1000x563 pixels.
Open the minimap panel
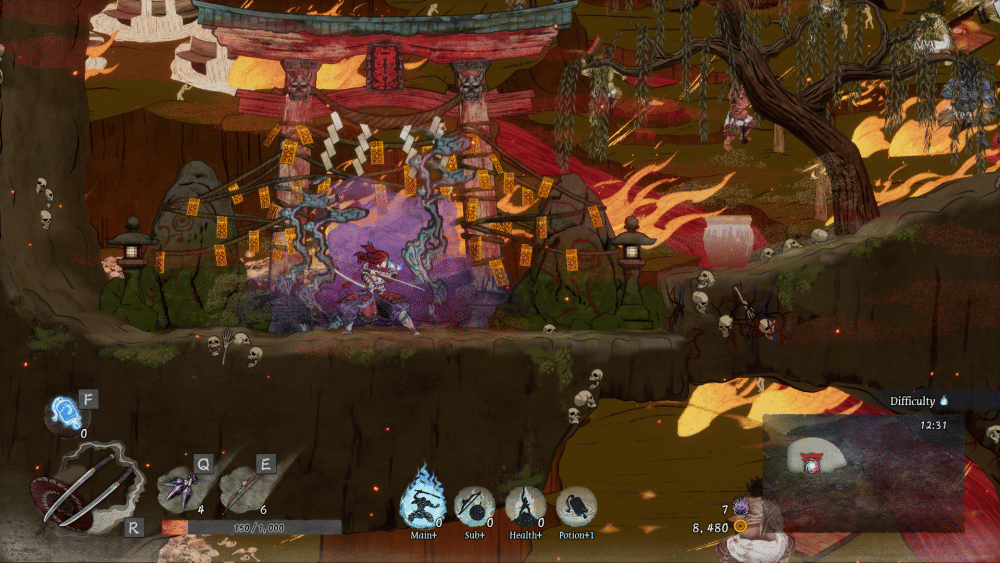click(x=863, y=473)
